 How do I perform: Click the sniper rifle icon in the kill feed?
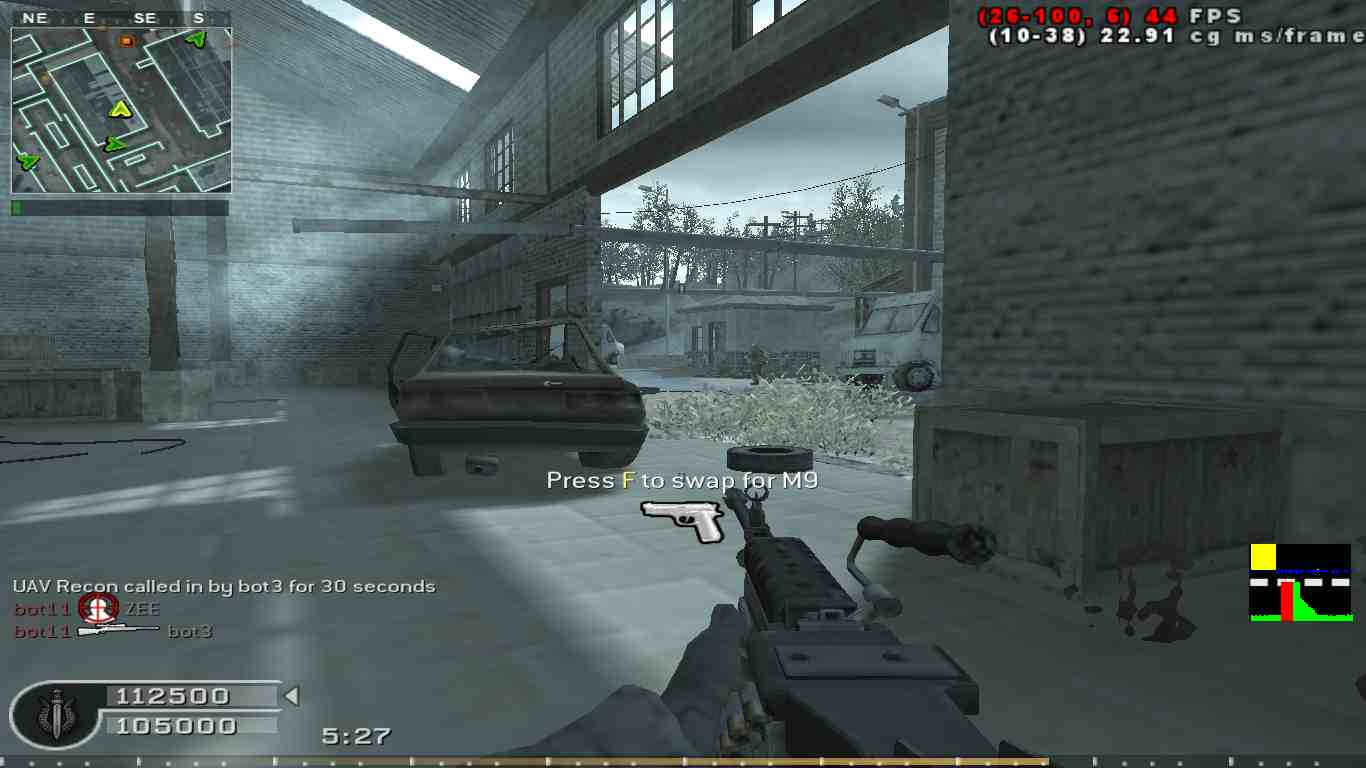(x=118, y=630)
